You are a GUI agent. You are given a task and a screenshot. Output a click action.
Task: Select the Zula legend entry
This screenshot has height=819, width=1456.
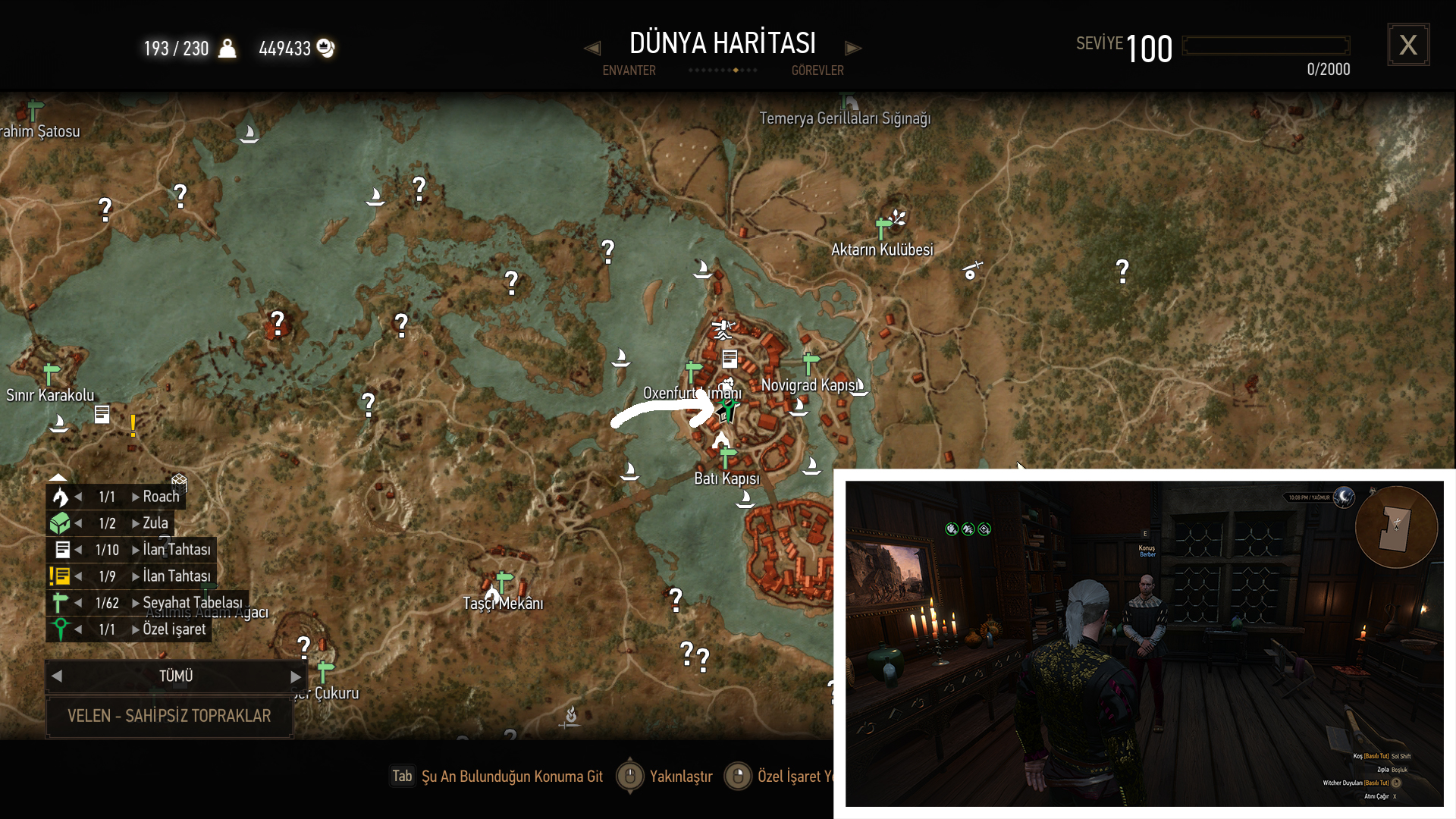tap(155, 523)
